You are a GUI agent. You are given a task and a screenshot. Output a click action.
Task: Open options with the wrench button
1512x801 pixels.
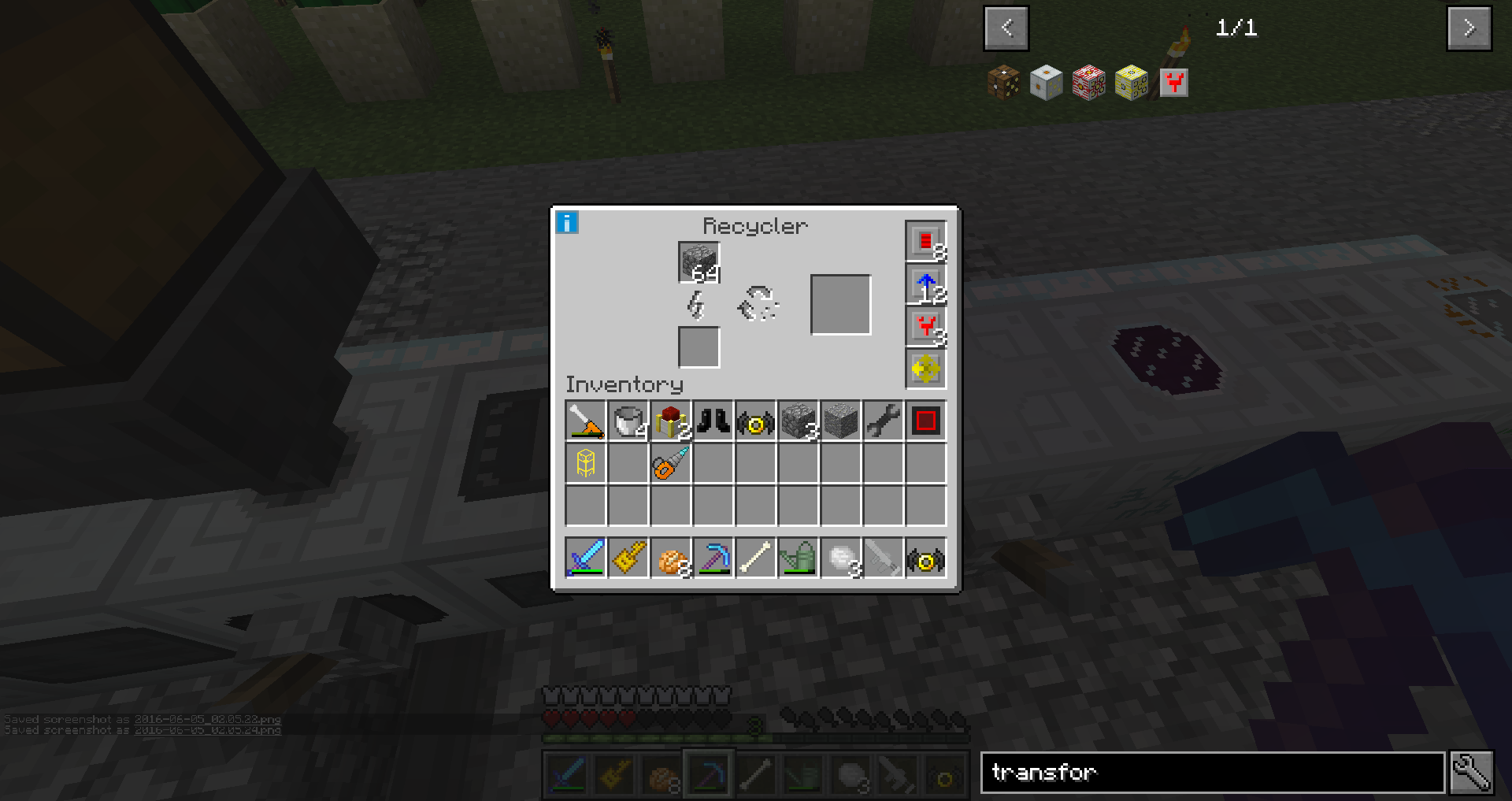tap(1471, 773)
